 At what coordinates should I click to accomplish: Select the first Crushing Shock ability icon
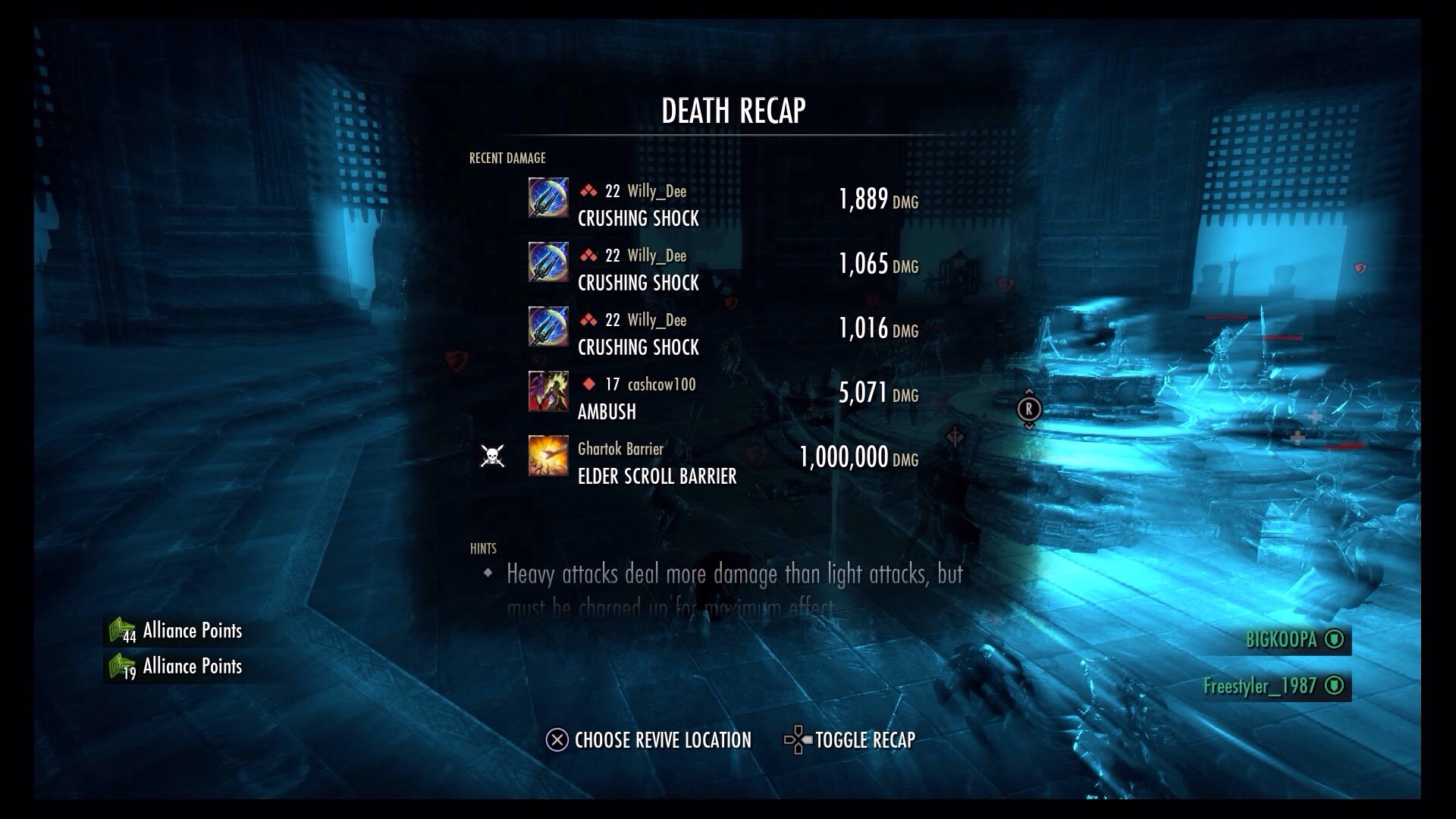point(548,200)
